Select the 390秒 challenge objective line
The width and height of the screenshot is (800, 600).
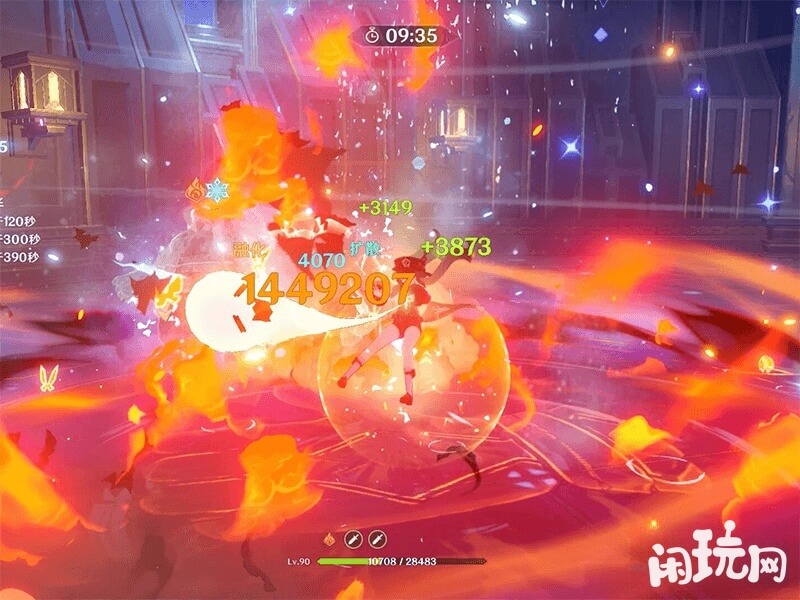click(19, 257)
